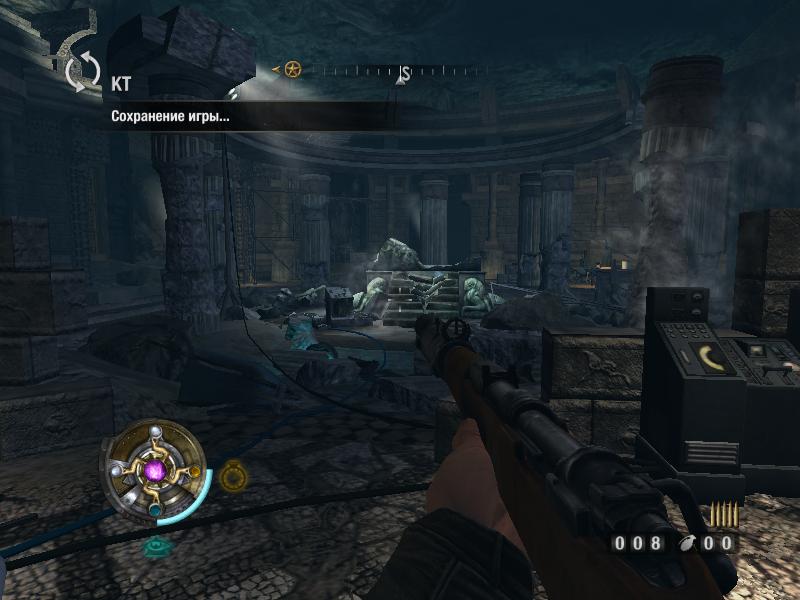800x600 pixels.
Task: Choose the teal power icon below the medallion
Action: (156, 546)
